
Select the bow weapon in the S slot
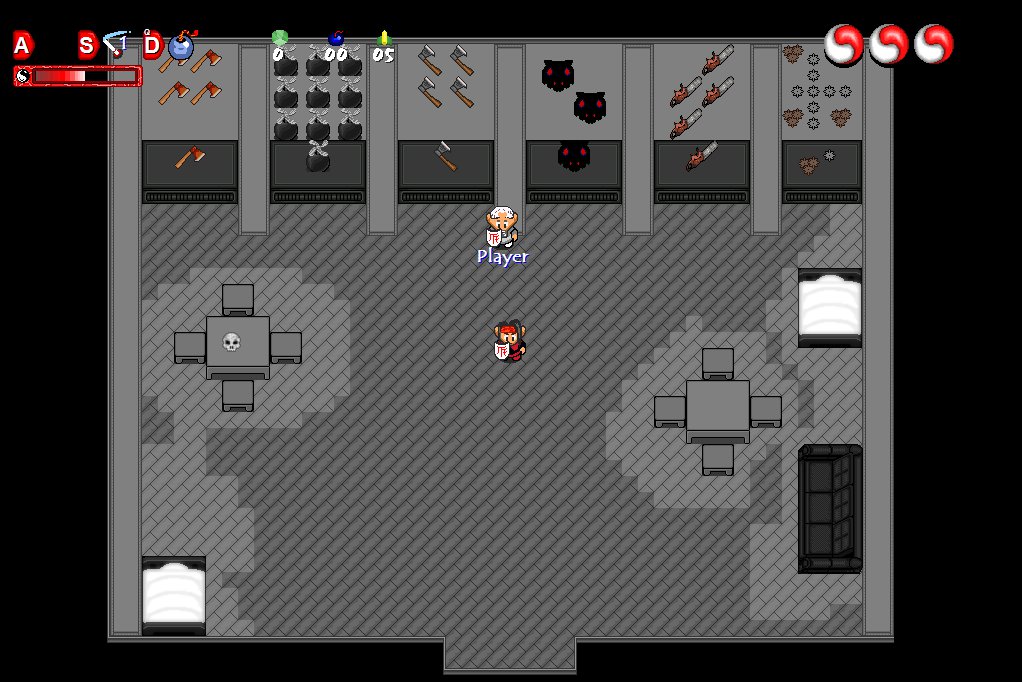point(116,45)
